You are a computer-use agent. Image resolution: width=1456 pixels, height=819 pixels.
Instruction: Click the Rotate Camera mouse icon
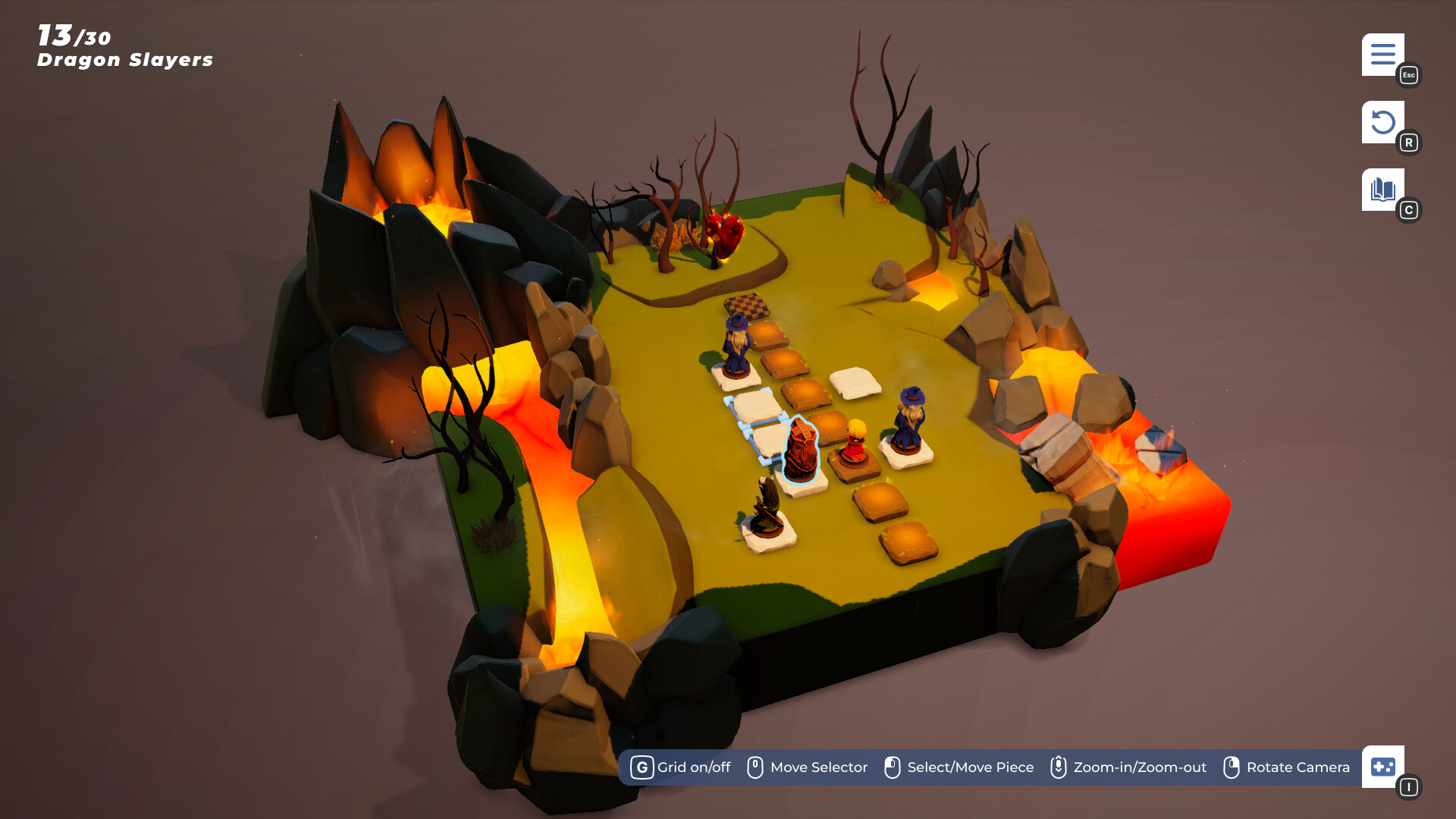click(x=1232, y=767)
